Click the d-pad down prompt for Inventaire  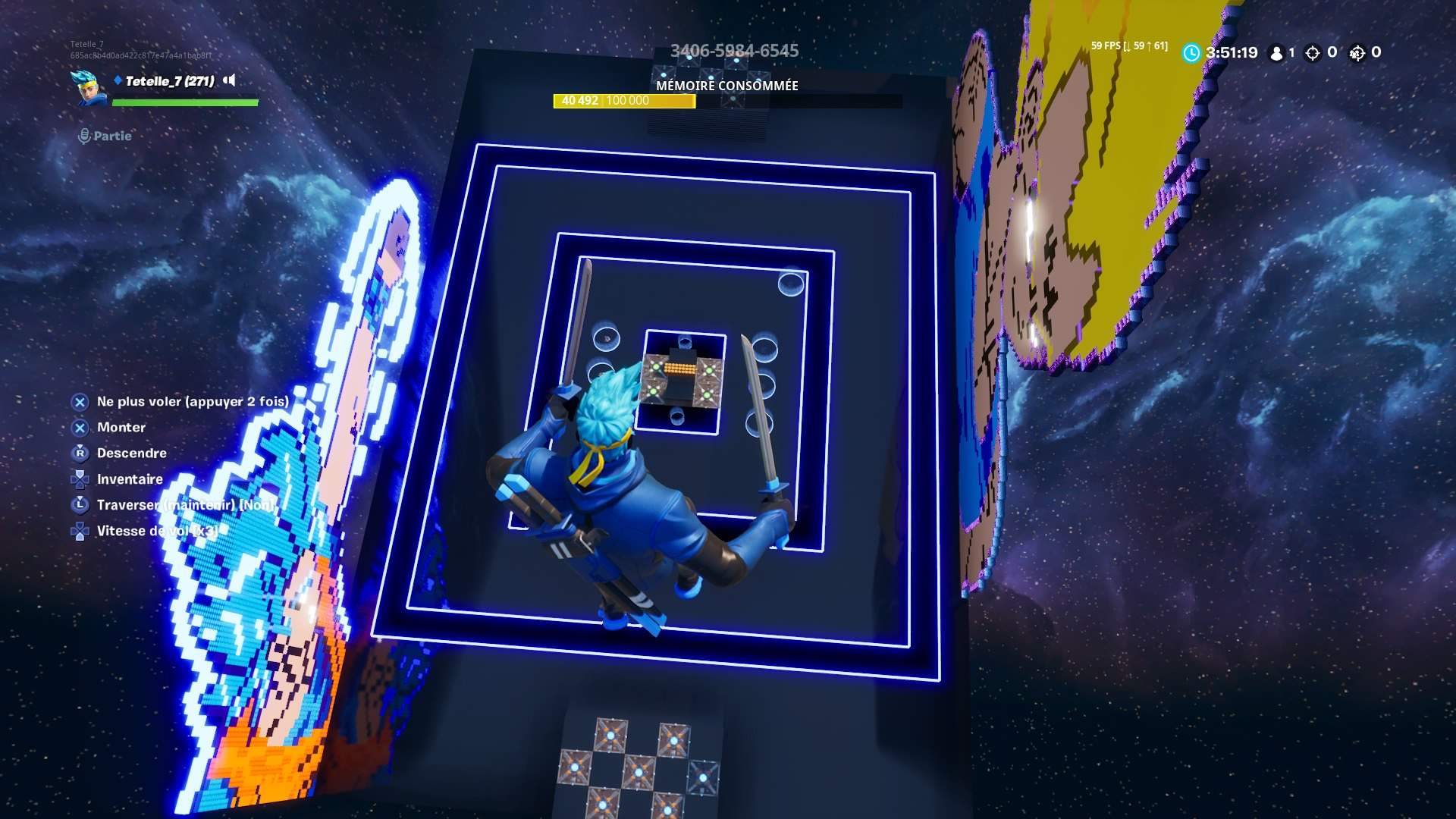(x=80, y=479)
